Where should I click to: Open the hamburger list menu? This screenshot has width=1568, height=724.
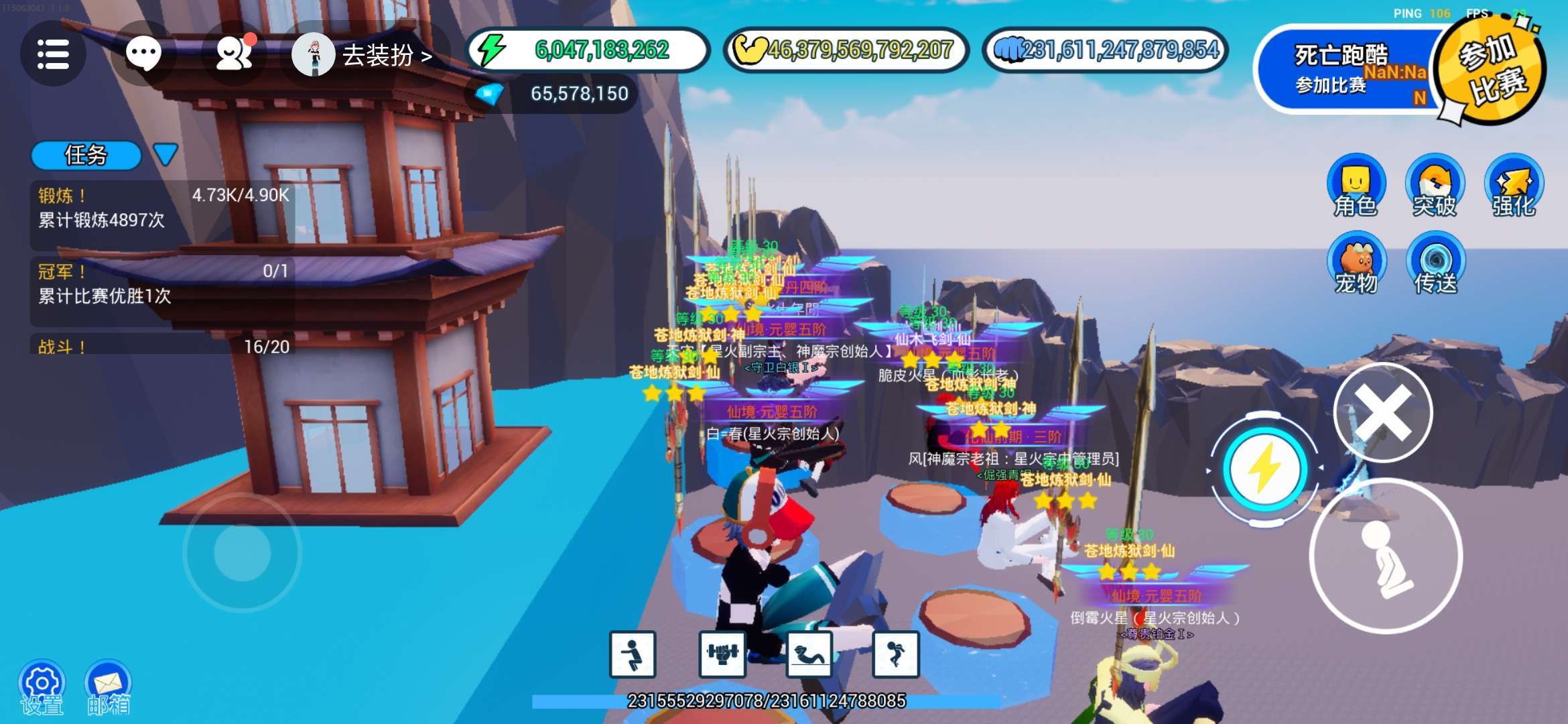coord(53,54)
